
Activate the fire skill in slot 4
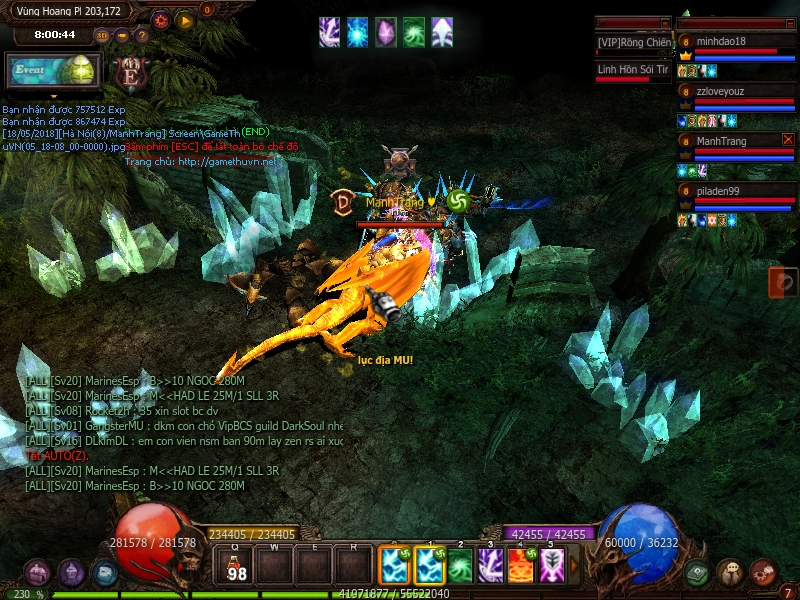(x=521, y=567)
